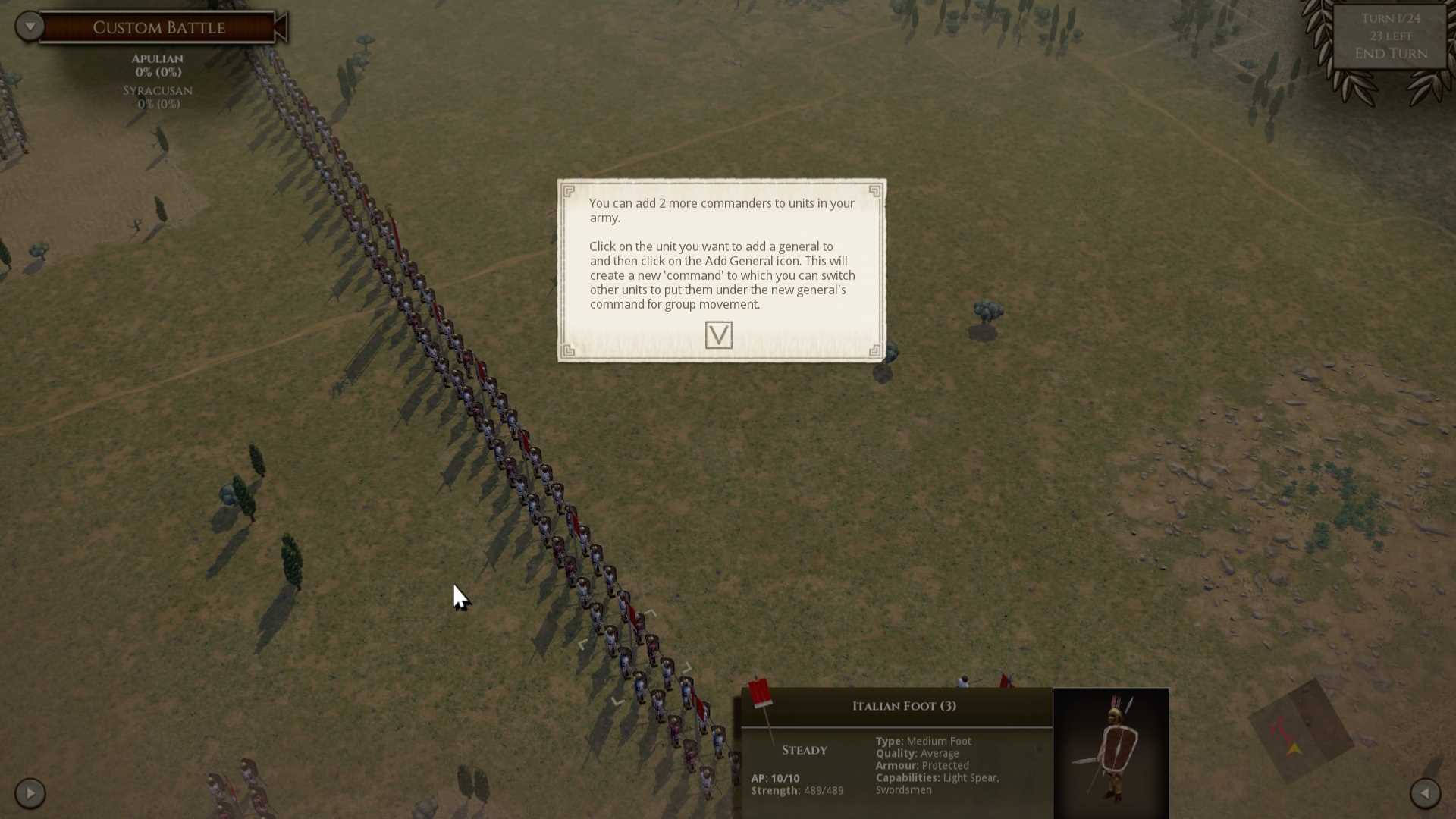Open the Custom Battle title bar

[159, 27]
